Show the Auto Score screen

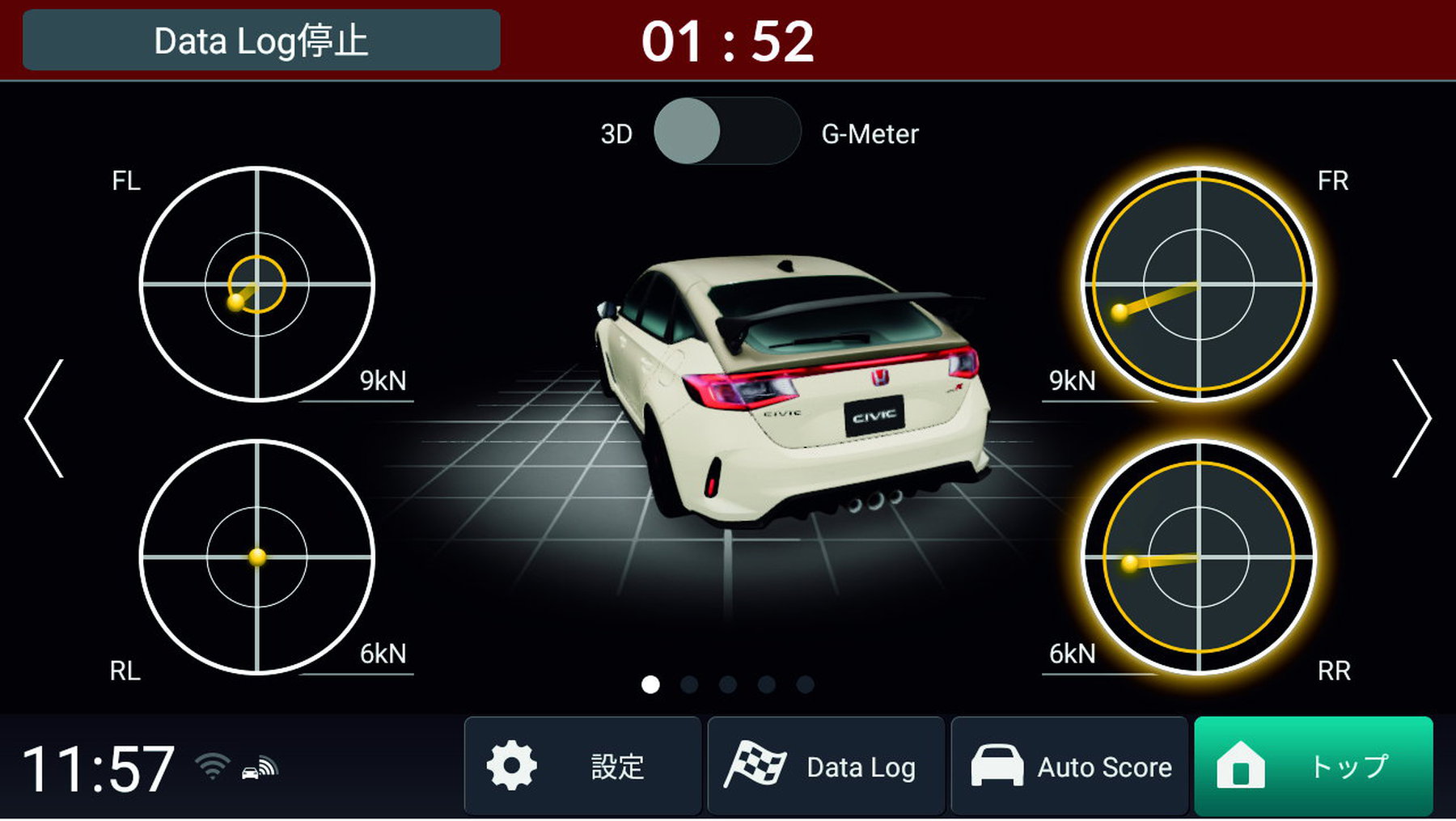coord(1069,765)
